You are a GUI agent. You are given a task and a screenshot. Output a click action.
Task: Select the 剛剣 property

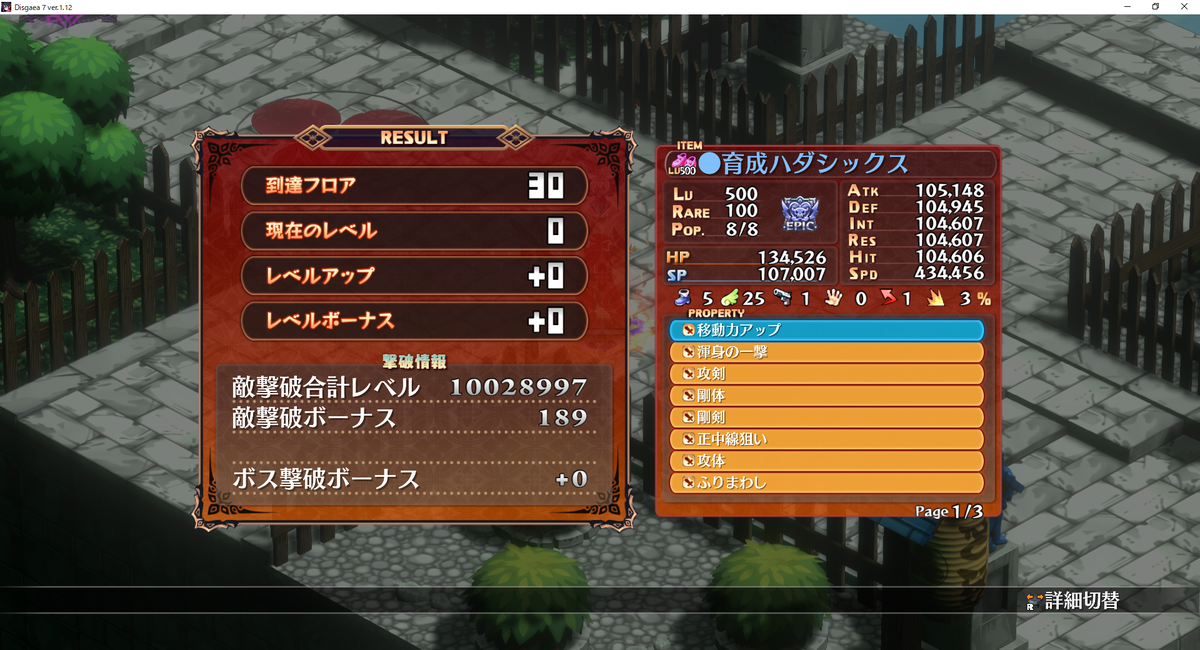826,418
